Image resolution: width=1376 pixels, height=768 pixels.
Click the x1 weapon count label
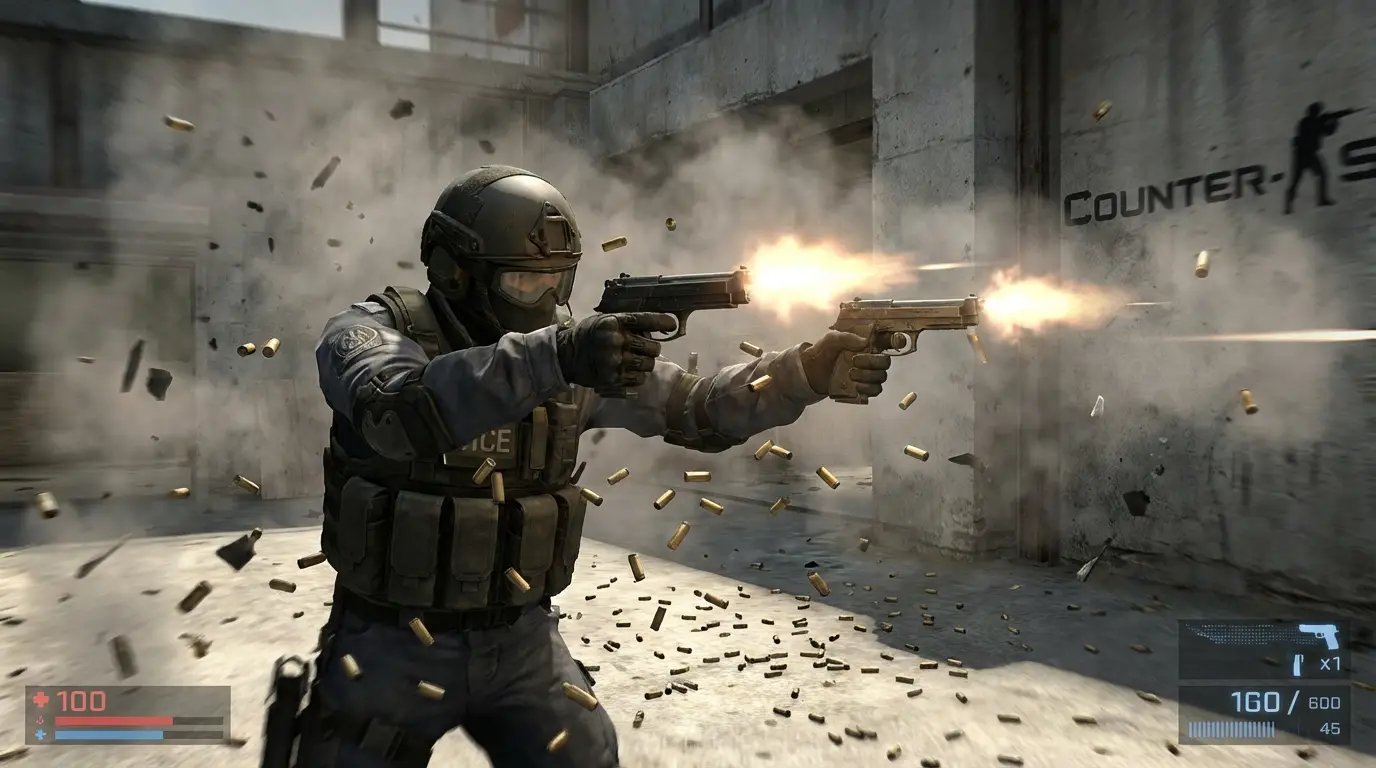[x=1330, y=663]
